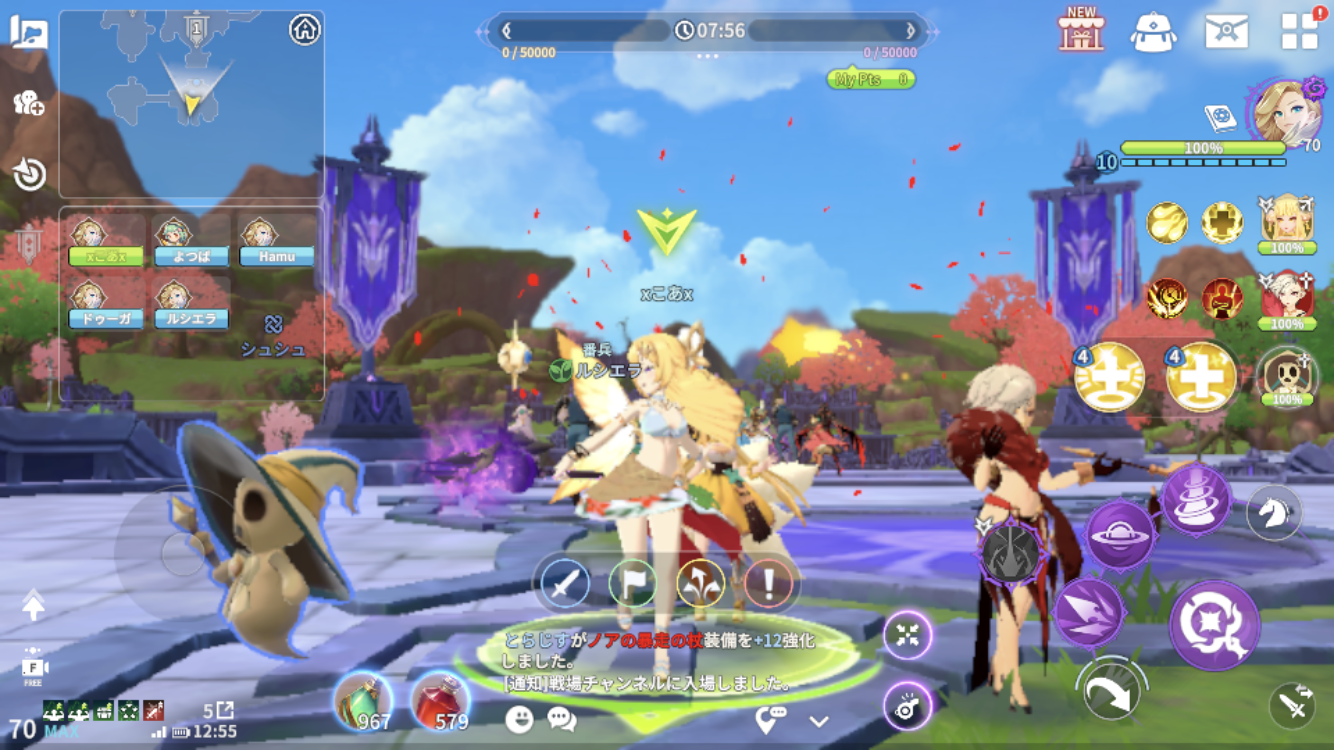Open the mailbox envelope icon
This screenshot has width=1334, height=750.
pyautogui.click(x=1226, y=31)
